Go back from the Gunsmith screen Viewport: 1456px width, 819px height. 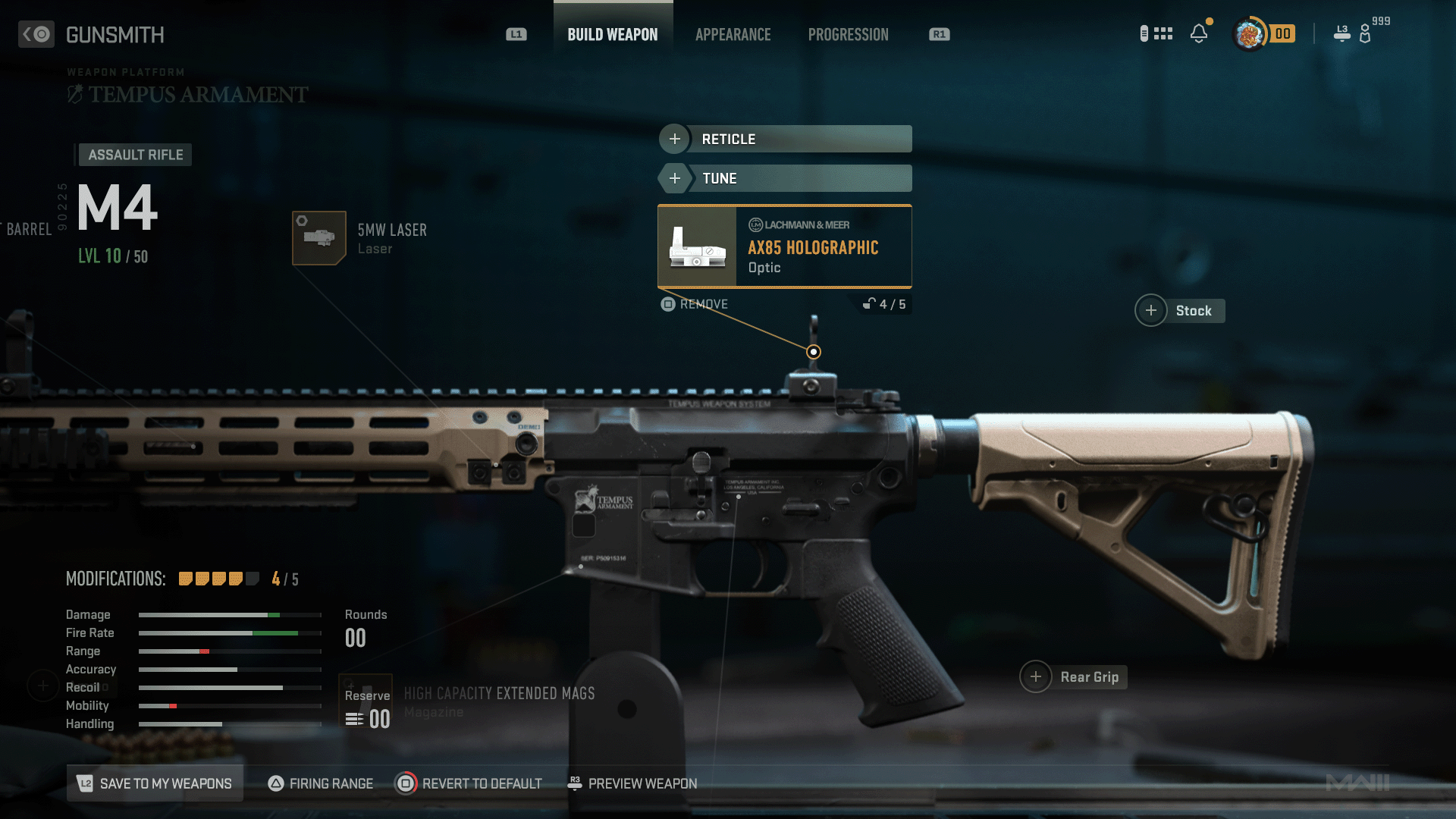(x=36, y=34)
